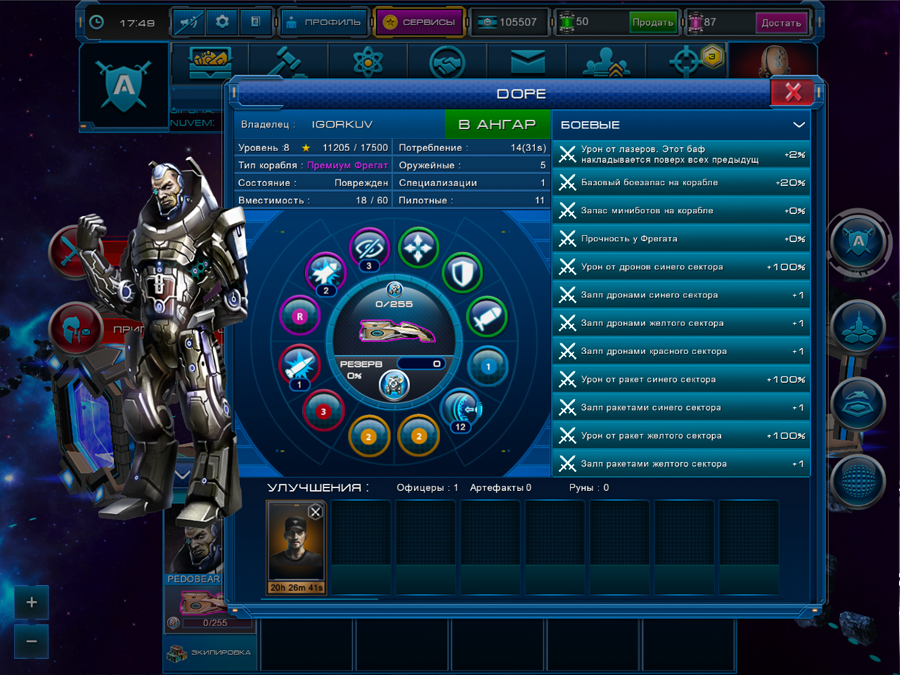
Task: Click the pink Достать button
Action: [x=780, y=22]
